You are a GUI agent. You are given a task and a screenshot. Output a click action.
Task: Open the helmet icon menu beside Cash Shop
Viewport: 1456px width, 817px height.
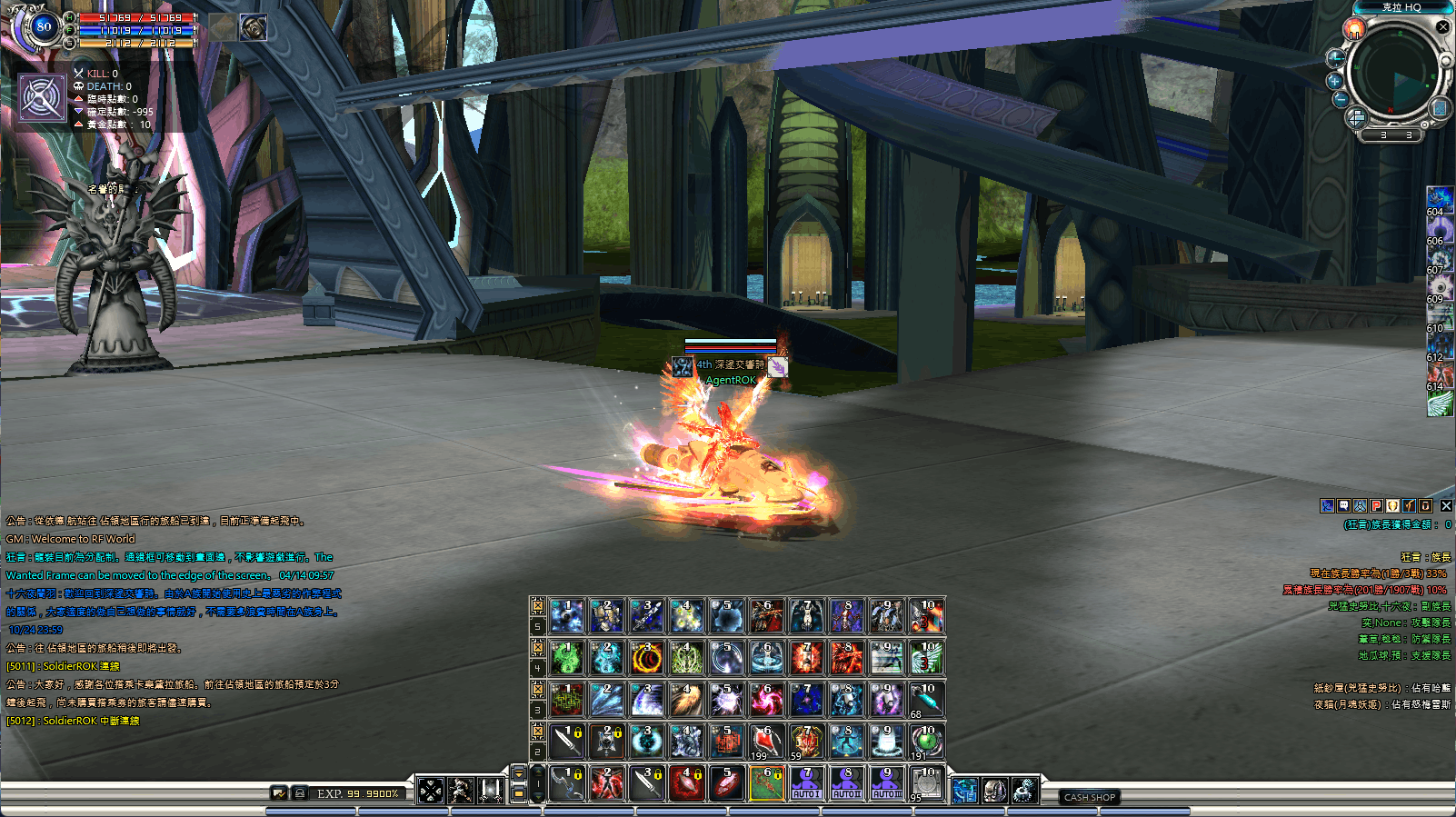point(994,791)
